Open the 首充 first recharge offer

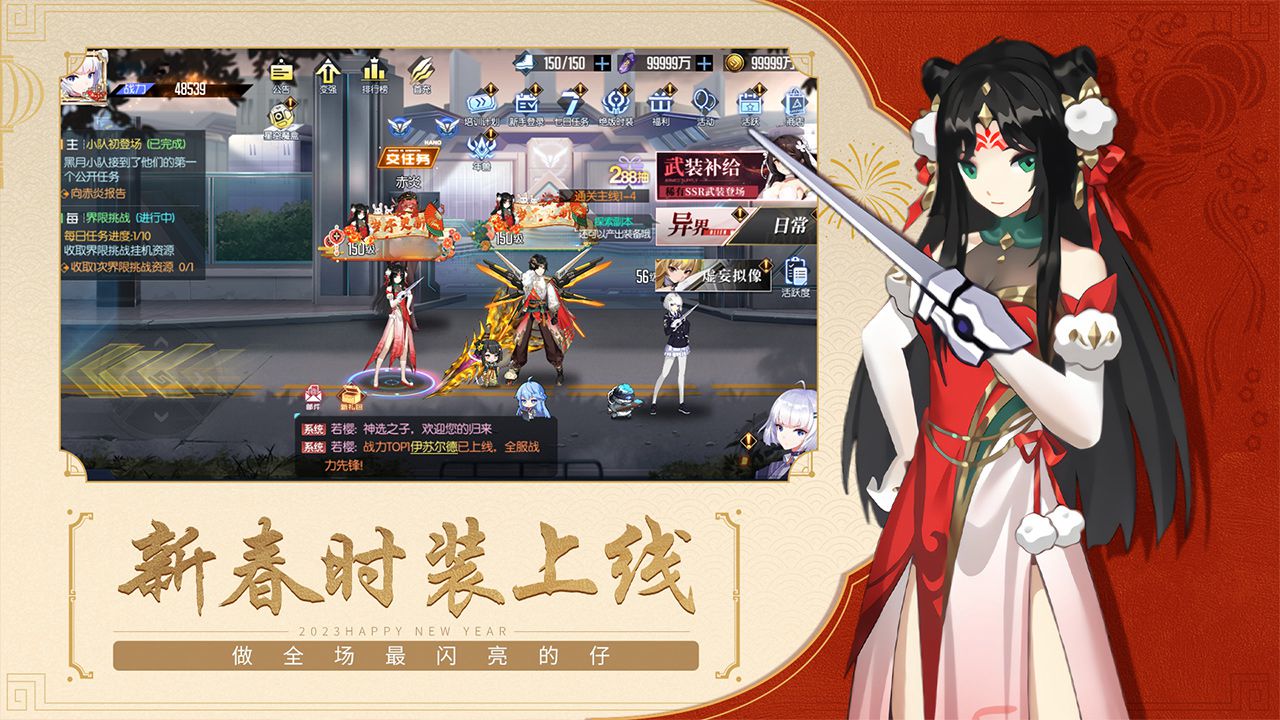pos(420,70)
